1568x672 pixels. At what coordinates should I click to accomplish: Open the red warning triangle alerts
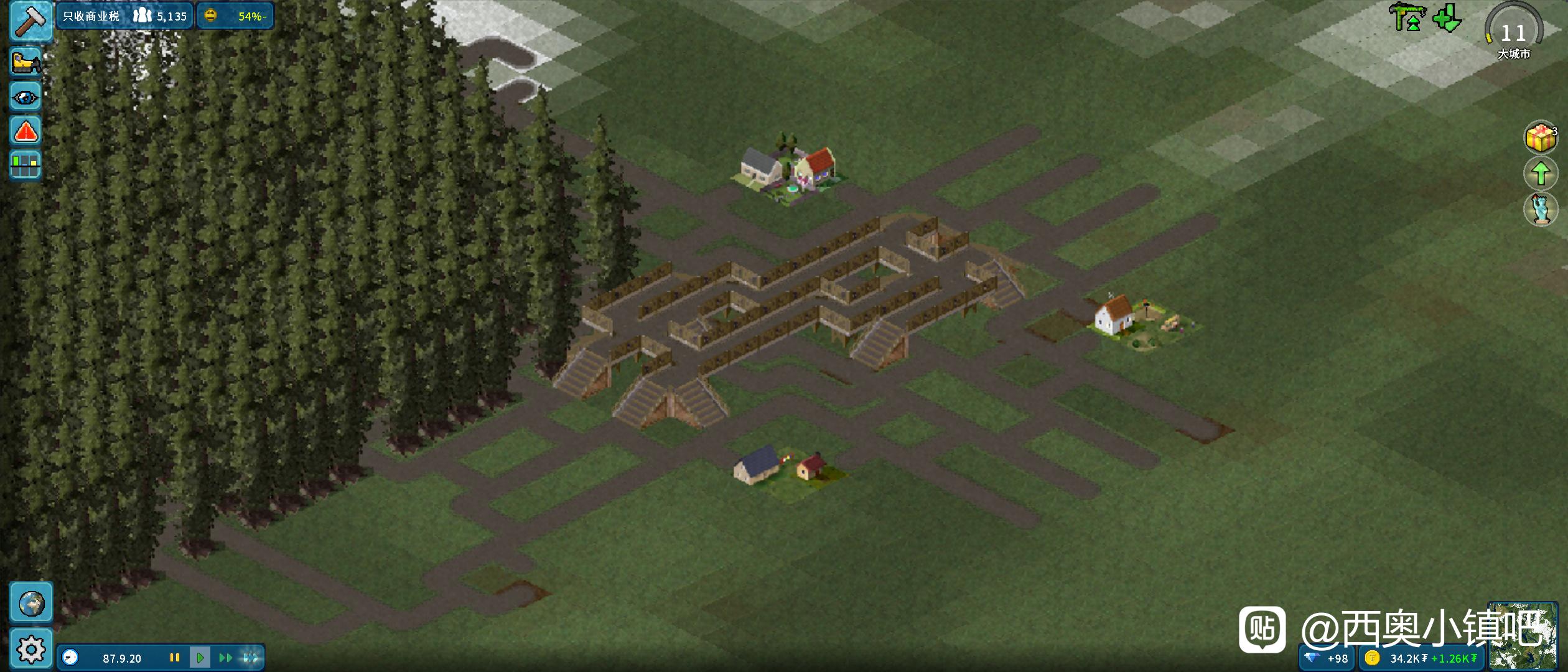pyautogui.click(x=26, y=132)
